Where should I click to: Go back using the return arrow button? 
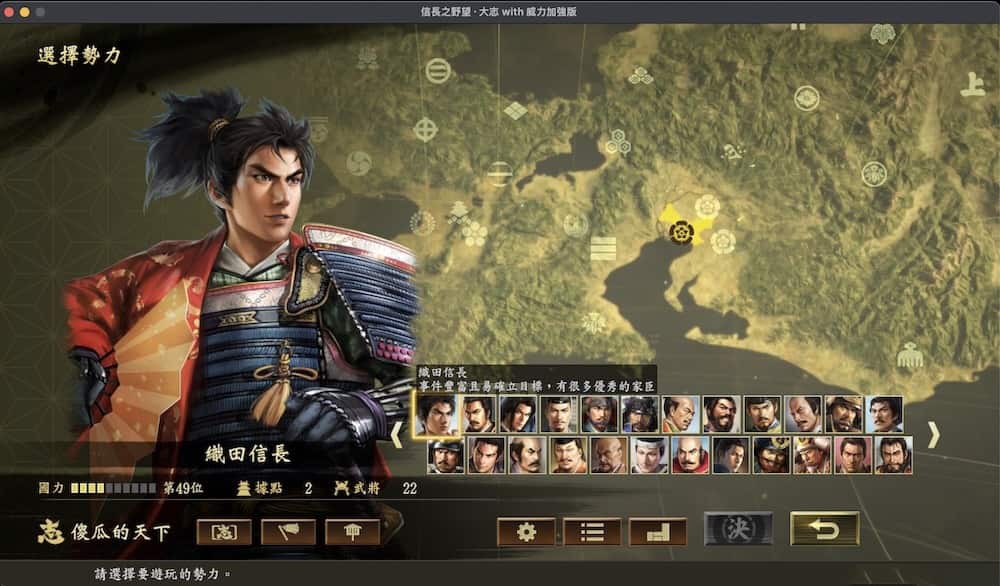click(x=824, y=529)
